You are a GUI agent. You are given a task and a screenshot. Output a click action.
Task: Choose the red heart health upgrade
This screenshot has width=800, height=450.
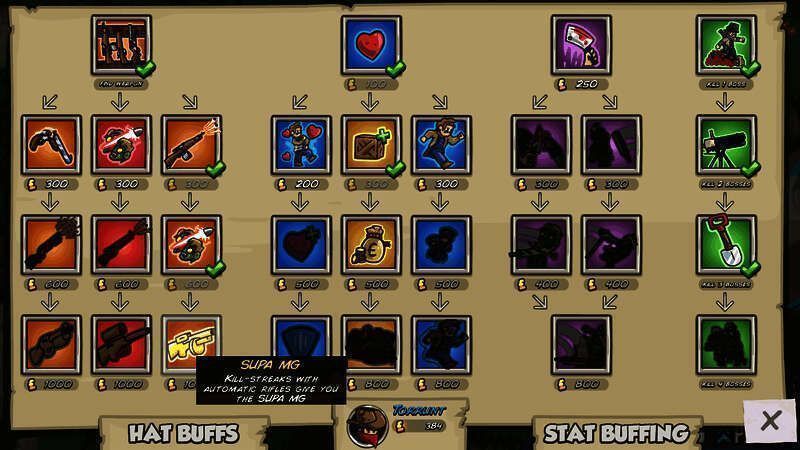click(x=371, y=43)
